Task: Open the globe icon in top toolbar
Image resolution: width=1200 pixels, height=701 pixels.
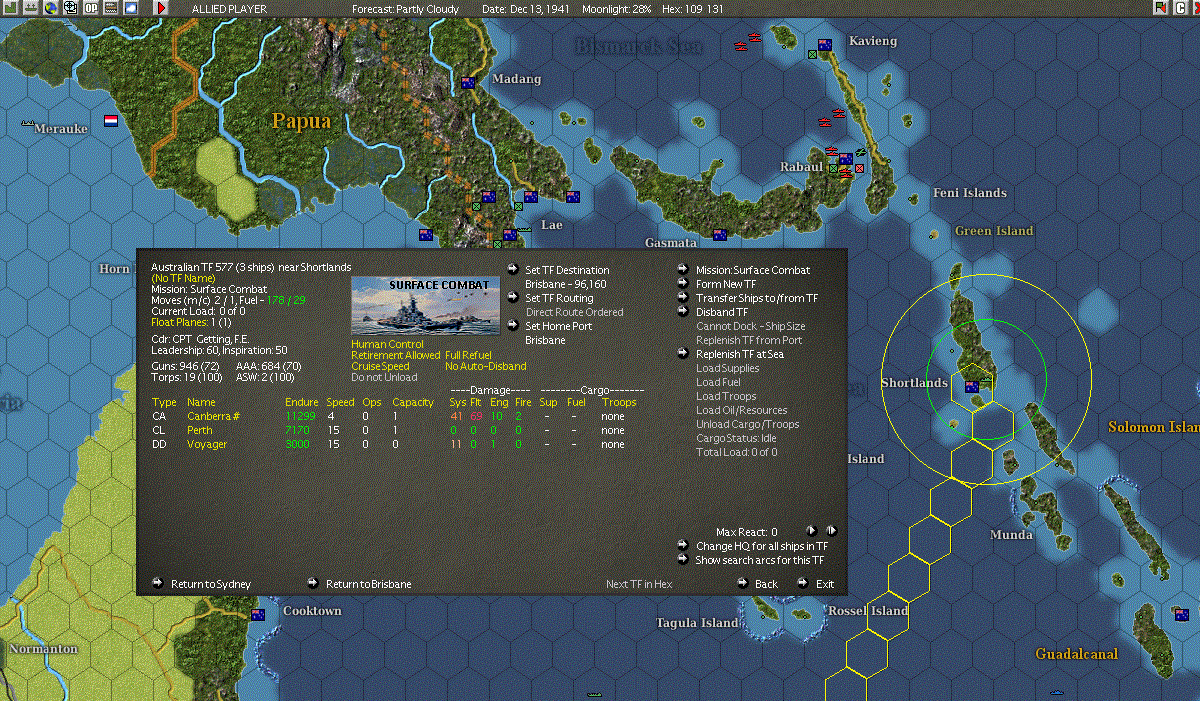Action: click(50, 8)
